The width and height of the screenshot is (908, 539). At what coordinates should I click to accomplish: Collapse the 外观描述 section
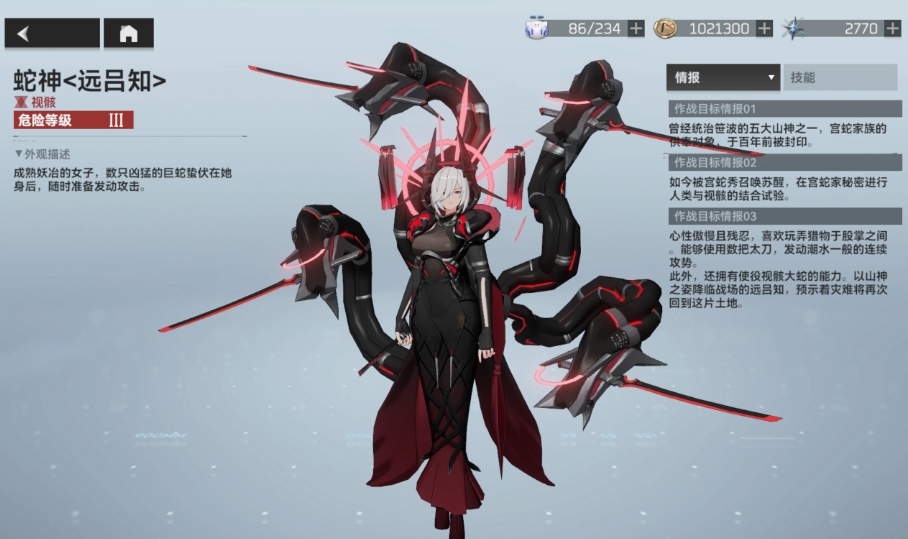point(43,154)
